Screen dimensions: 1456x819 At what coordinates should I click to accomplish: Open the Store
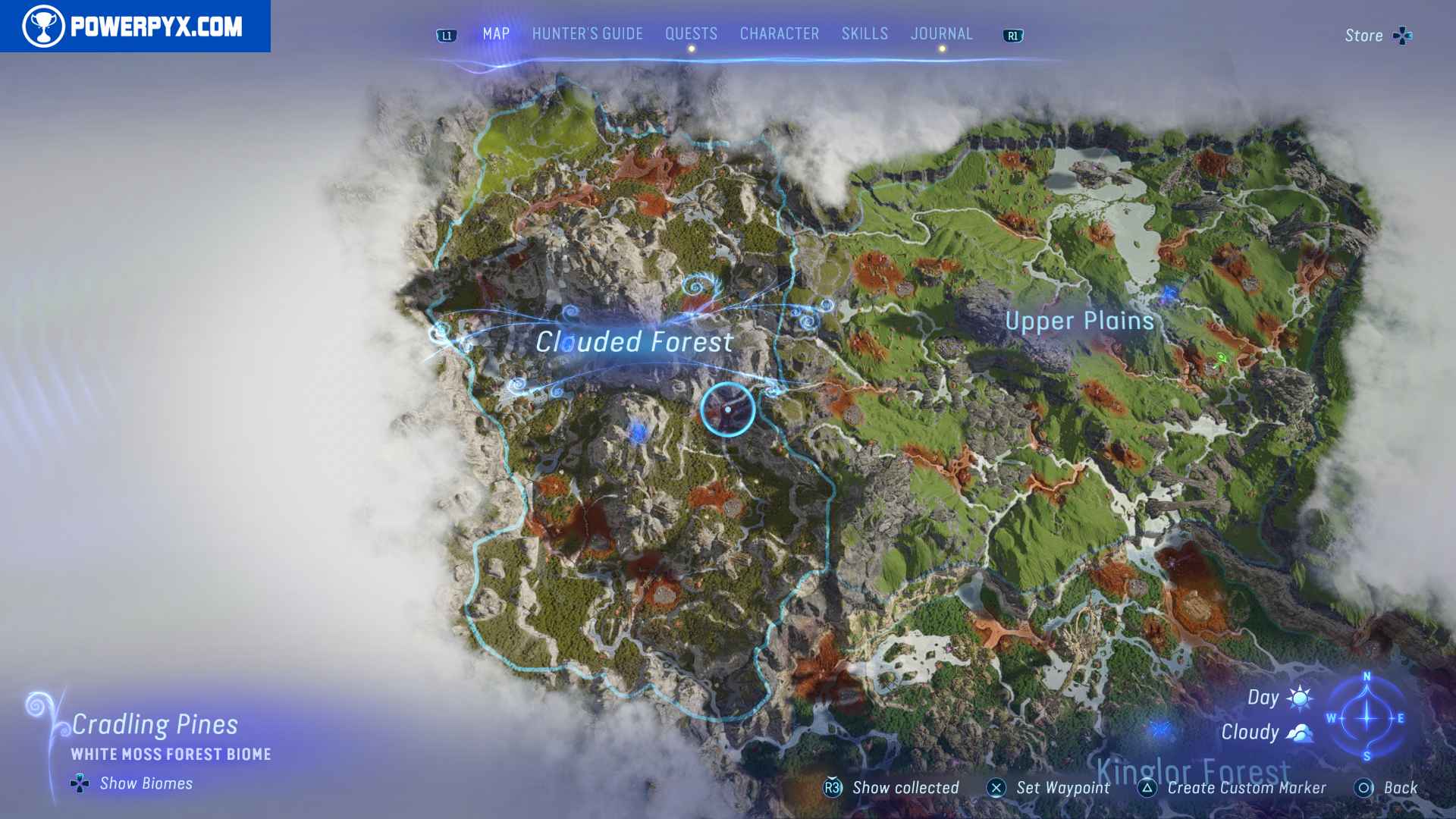[x=1363, y=35]
